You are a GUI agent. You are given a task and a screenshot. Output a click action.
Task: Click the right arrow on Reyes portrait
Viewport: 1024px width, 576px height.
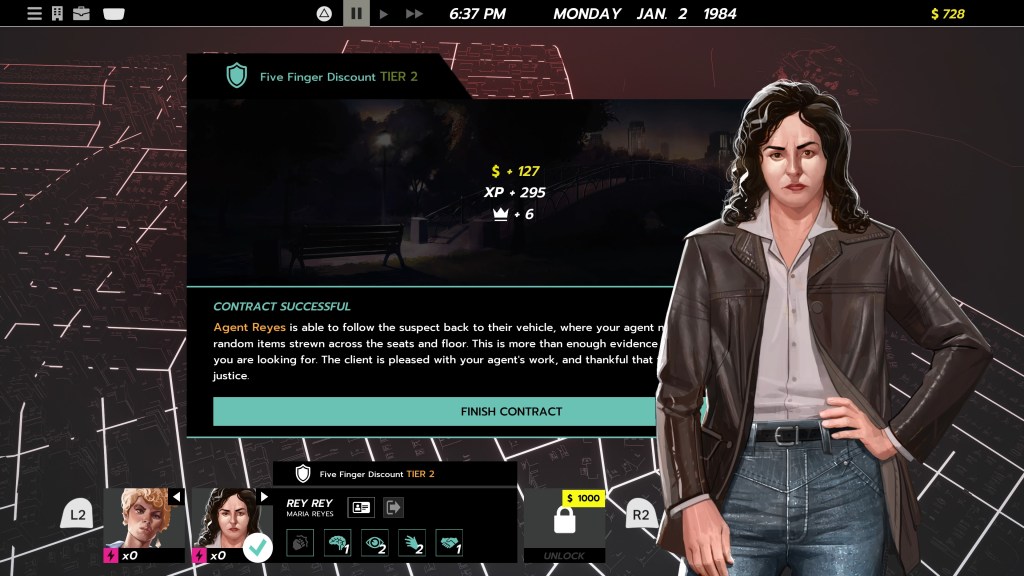coord(264,497)
